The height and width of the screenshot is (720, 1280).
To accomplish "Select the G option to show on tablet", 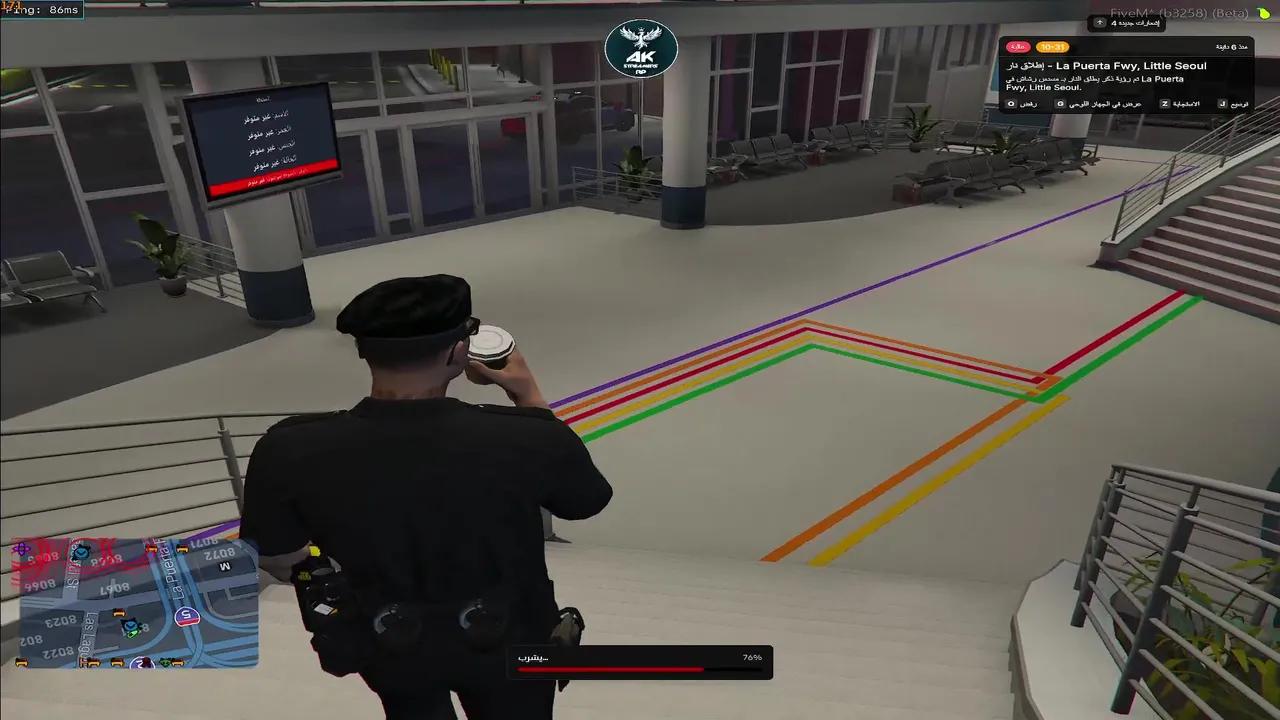I will [x=1058, y=103].
